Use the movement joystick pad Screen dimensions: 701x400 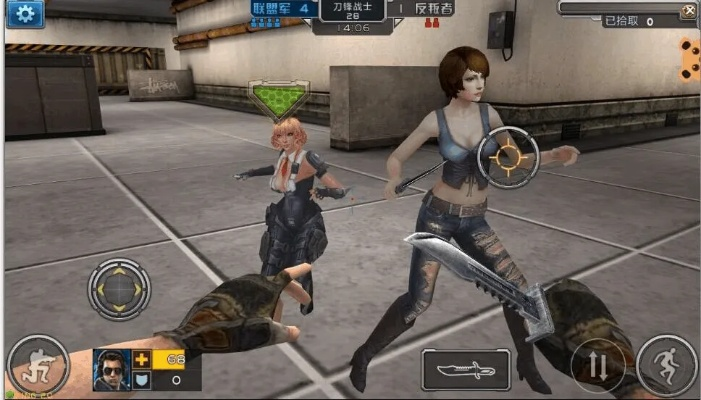[x=120, y=290]
